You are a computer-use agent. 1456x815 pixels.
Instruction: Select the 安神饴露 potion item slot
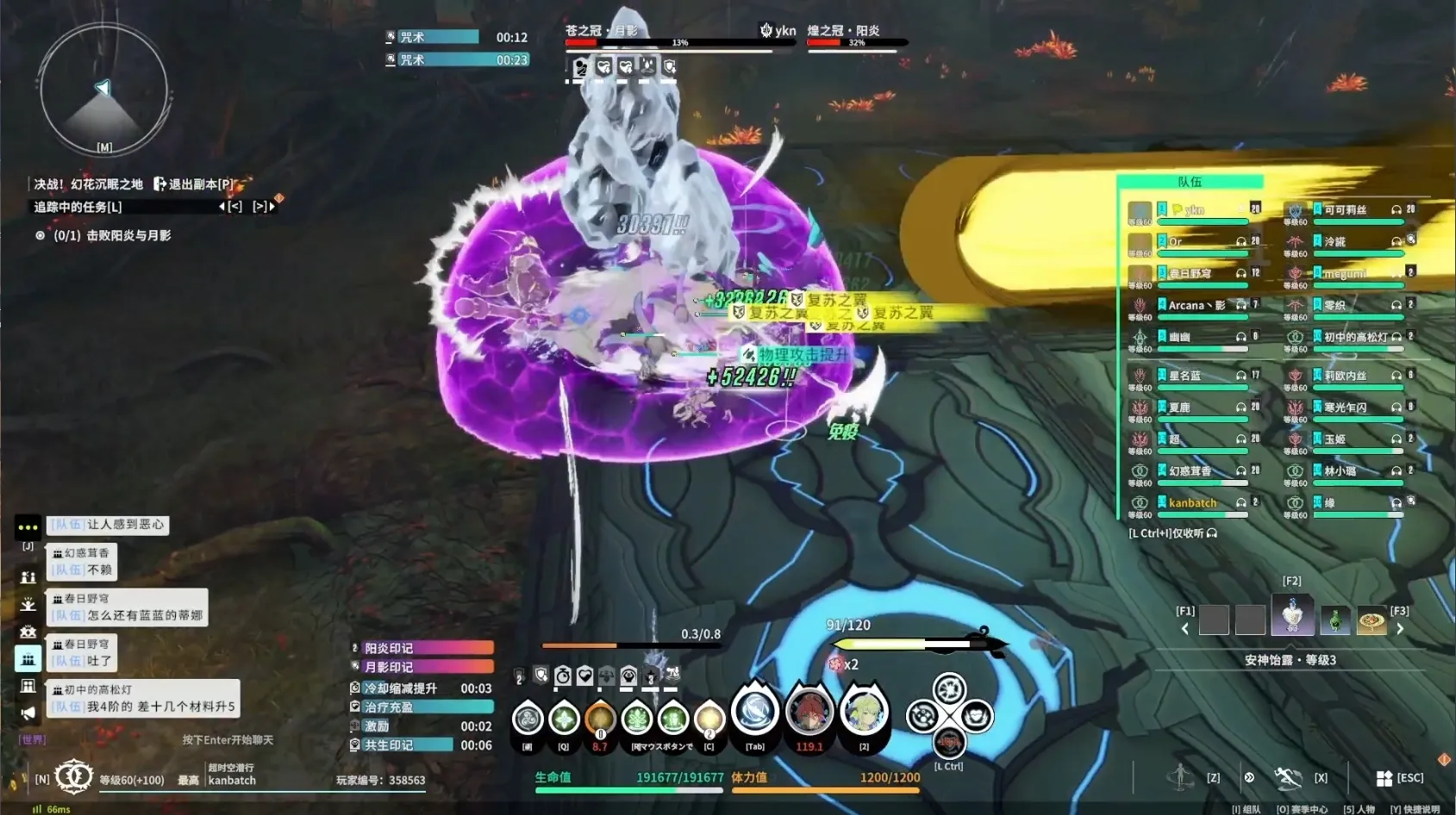(x=1292, y=617)
